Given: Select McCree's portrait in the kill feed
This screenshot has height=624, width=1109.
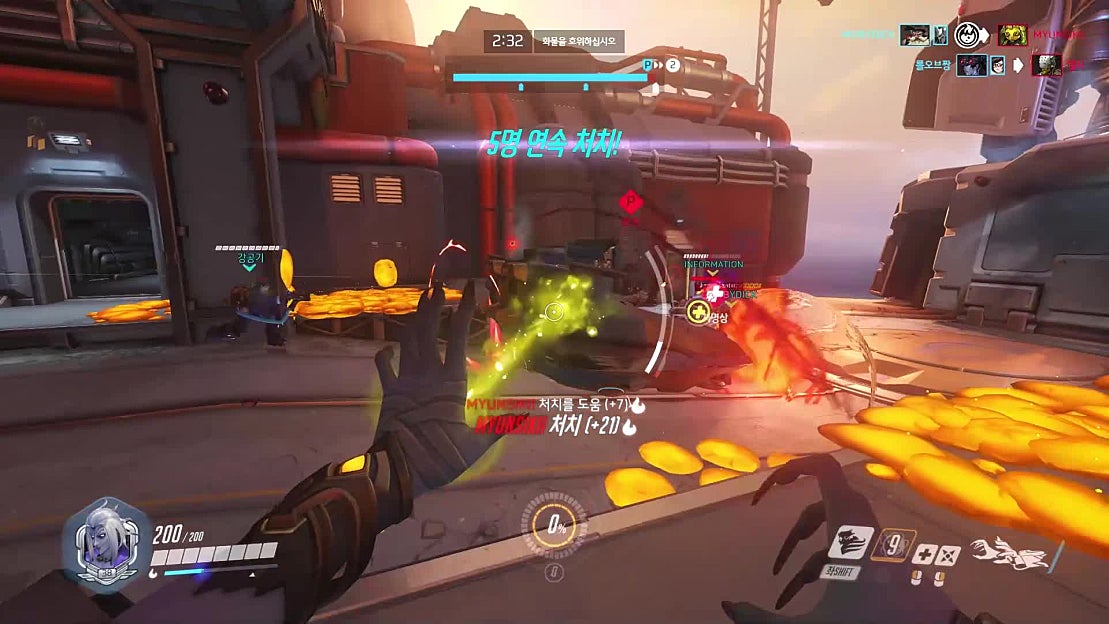Looking at the screenshot, I should click(x=916, y=36).
